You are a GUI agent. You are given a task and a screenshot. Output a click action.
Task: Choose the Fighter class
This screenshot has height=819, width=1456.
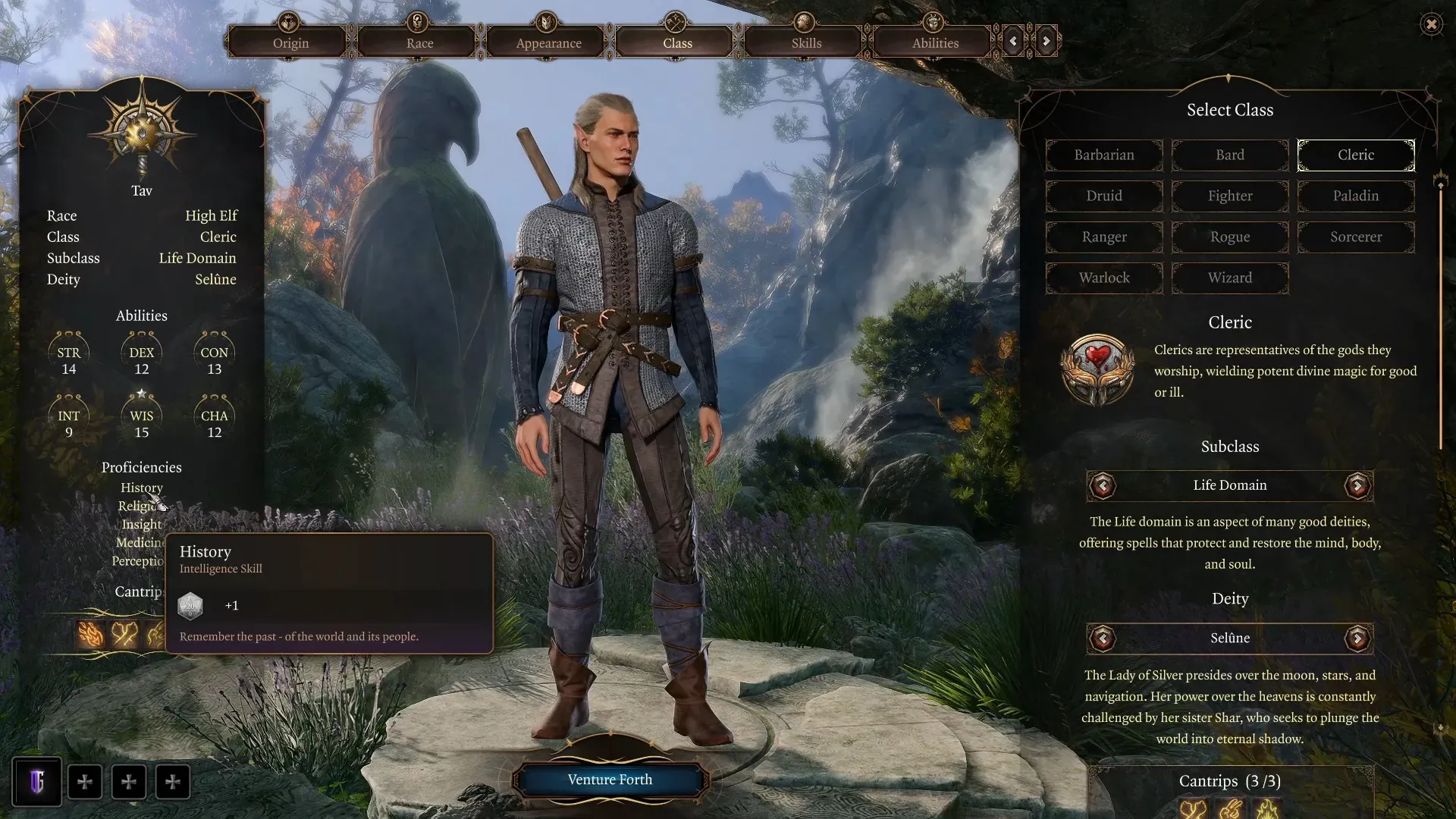(x=1229, y=196)
